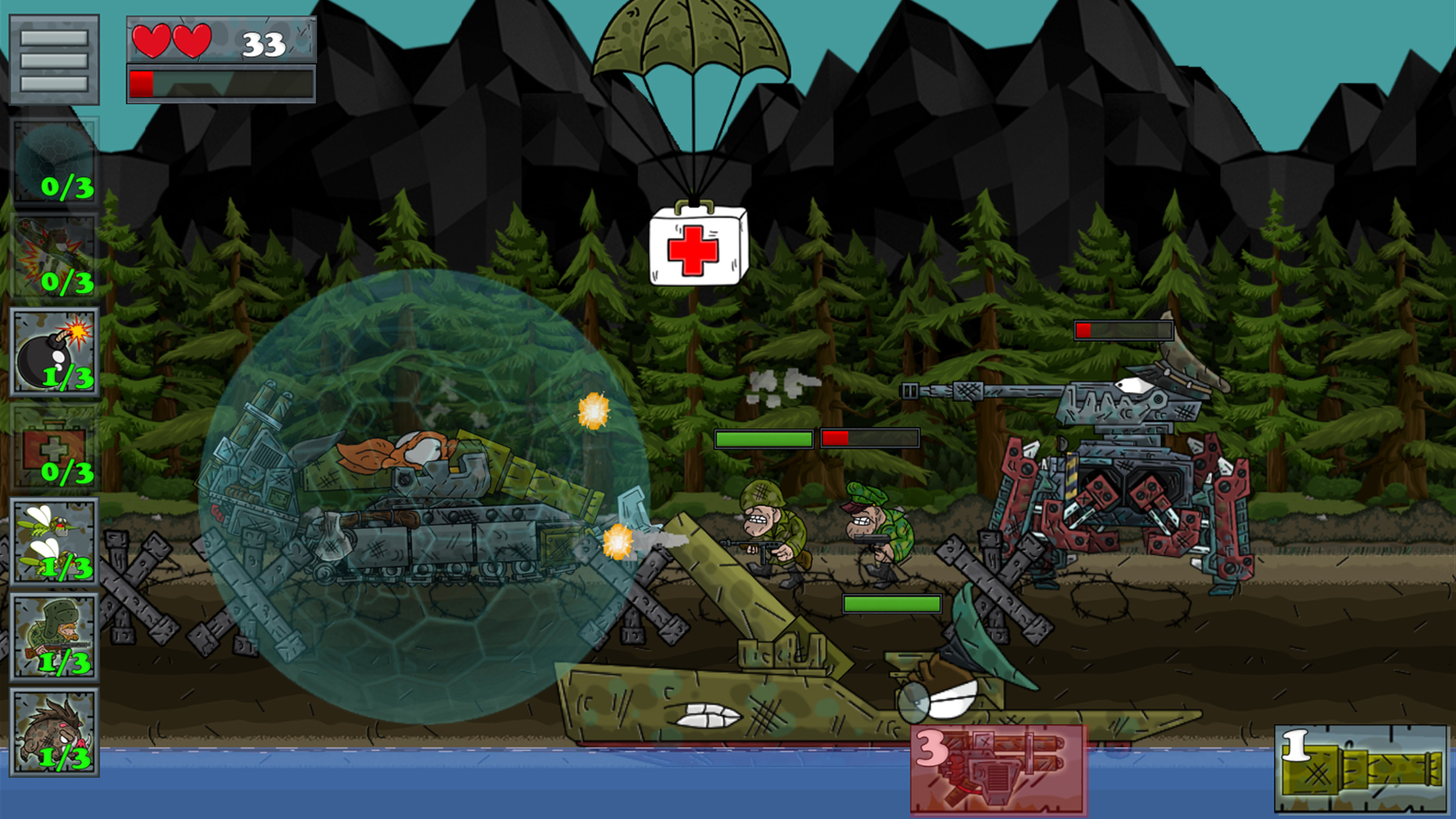Select weapon 3, the red minigun
Viewport: 1456px width, 819px height.
[998, 769]
